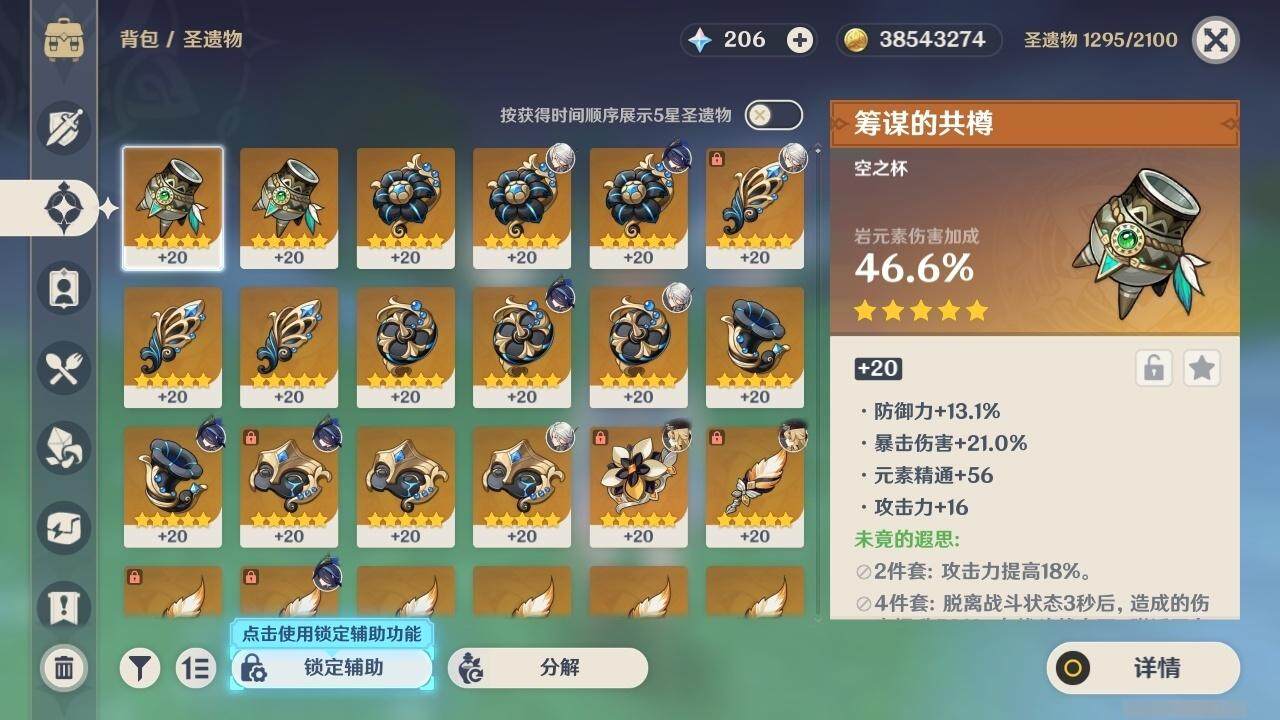The image size is (1280, 720).
Task: Activate the 锁定辅助 lock assist button
Action: (332, 668)
